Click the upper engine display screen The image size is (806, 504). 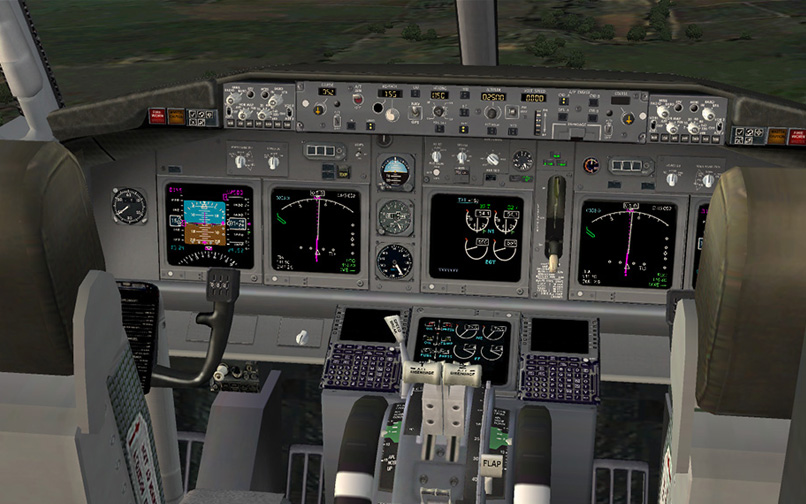point(476,236)
